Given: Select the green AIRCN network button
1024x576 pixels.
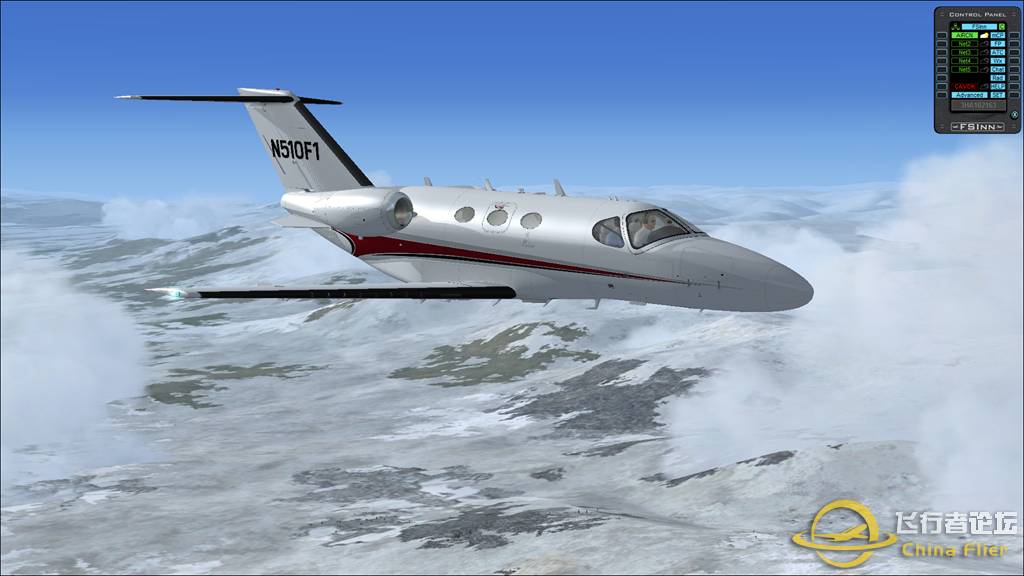Looking at the screenshot, I should pos(964,35).
